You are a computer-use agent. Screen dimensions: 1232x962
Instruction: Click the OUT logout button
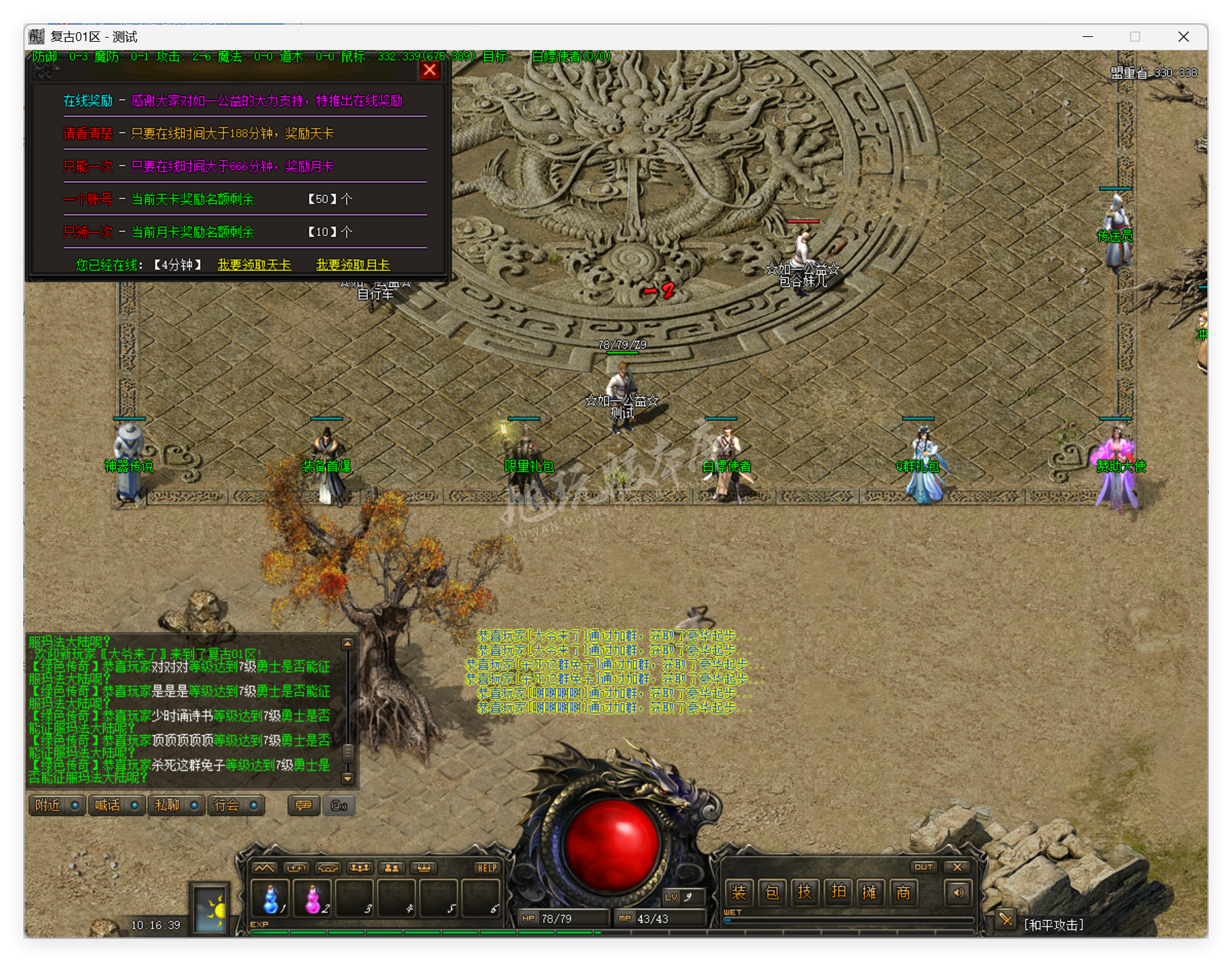(925, 866)
